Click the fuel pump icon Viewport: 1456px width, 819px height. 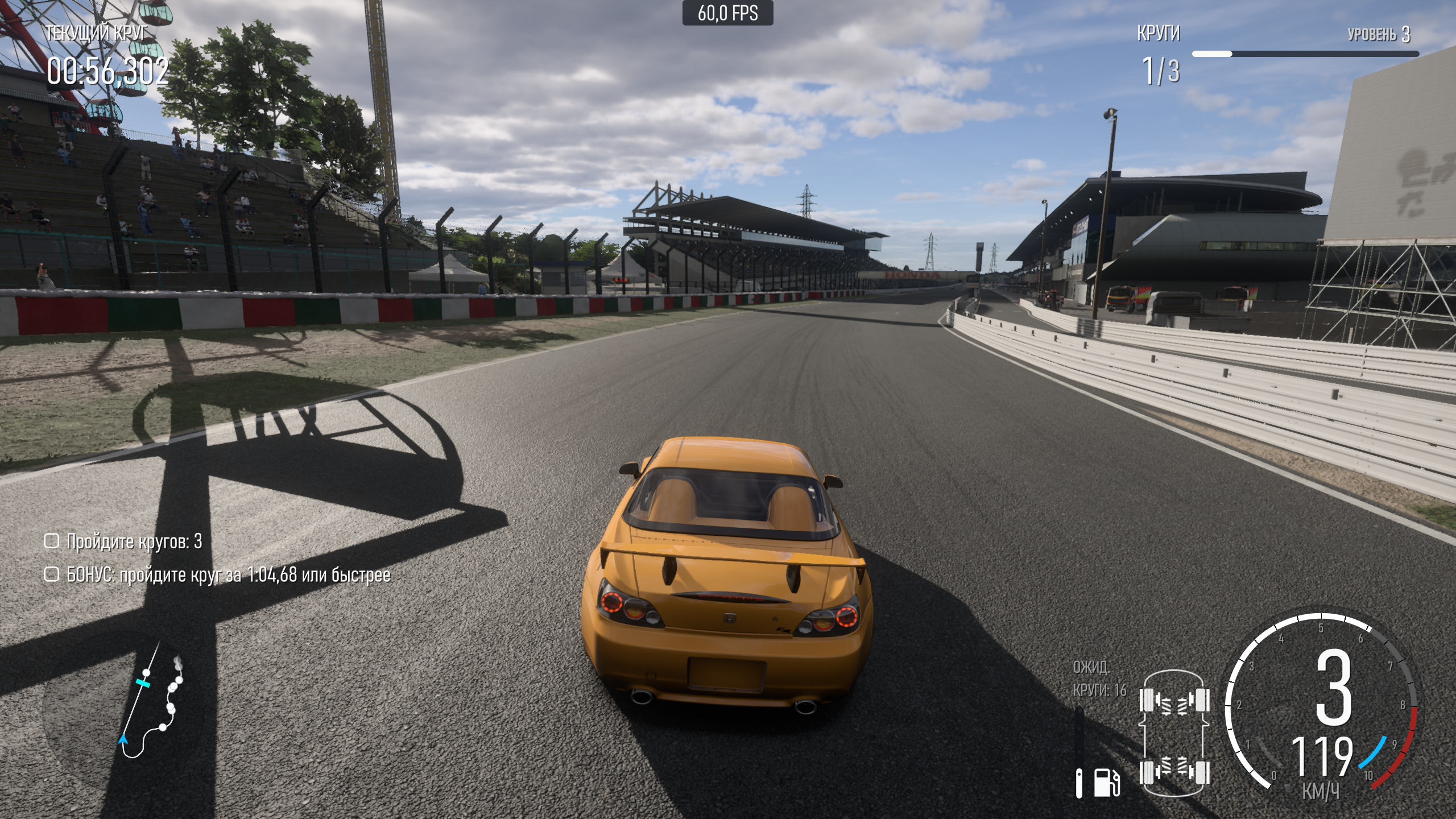coord(1107,783)
